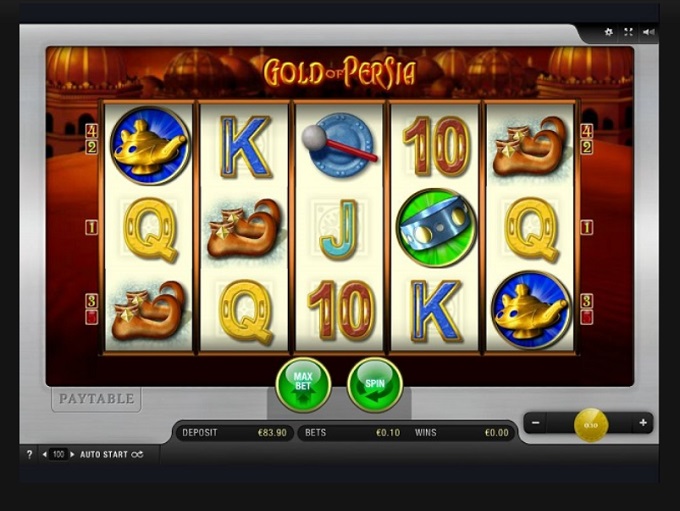Viewport: 680px width, 511px height.
Task: Raise the auto start spin count
Action: pos(73,454)
